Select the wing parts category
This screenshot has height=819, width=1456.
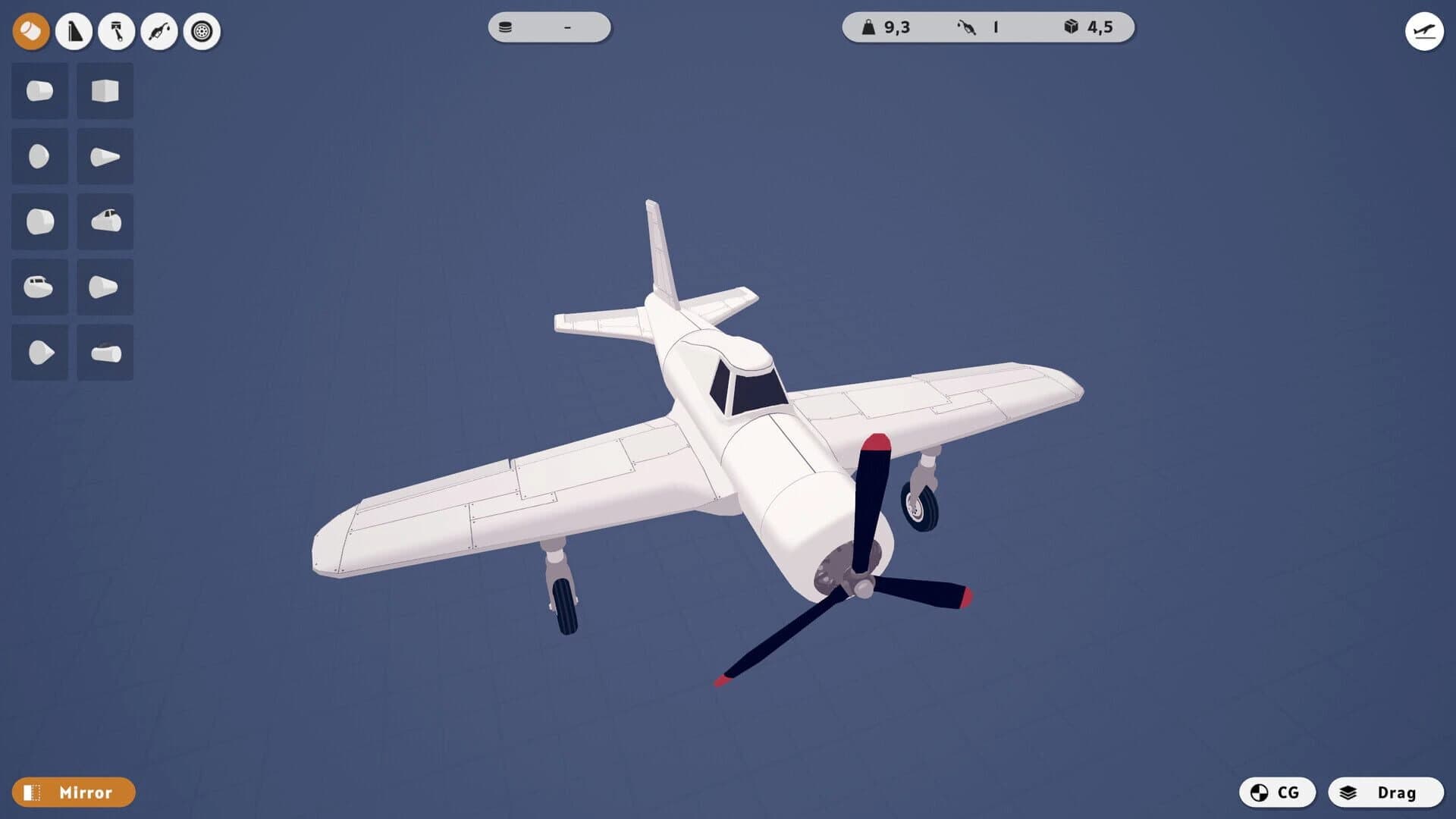coord(73,31)
